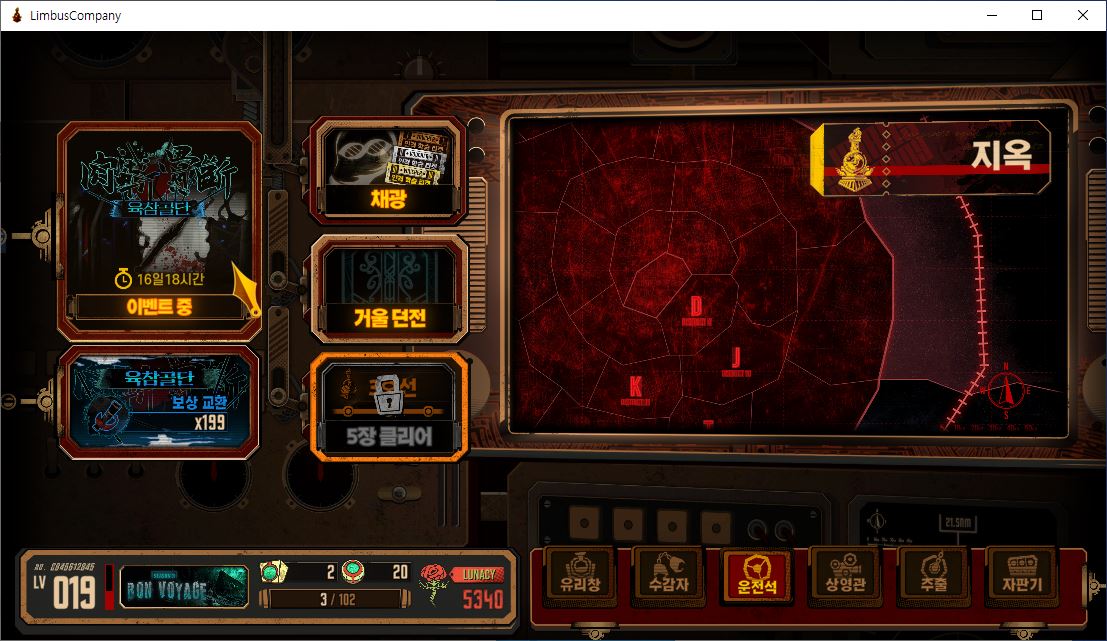Select district J on the map
This screenshot has width=1107, height=641.
(735, 361)
